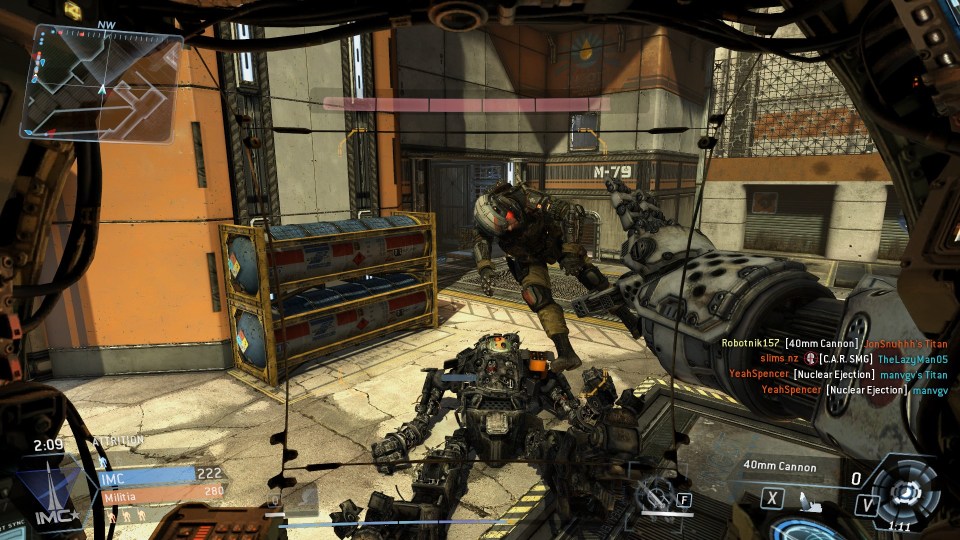
Task: Click the minimap radar panel
Action: point(102,82)
